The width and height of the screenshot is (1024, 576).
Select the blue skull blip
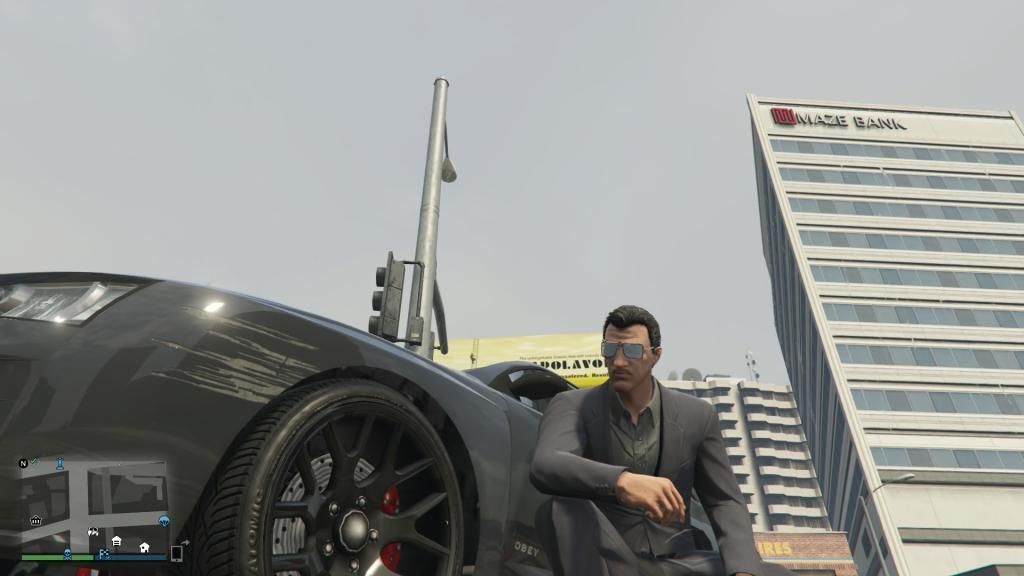pos(67,553)
